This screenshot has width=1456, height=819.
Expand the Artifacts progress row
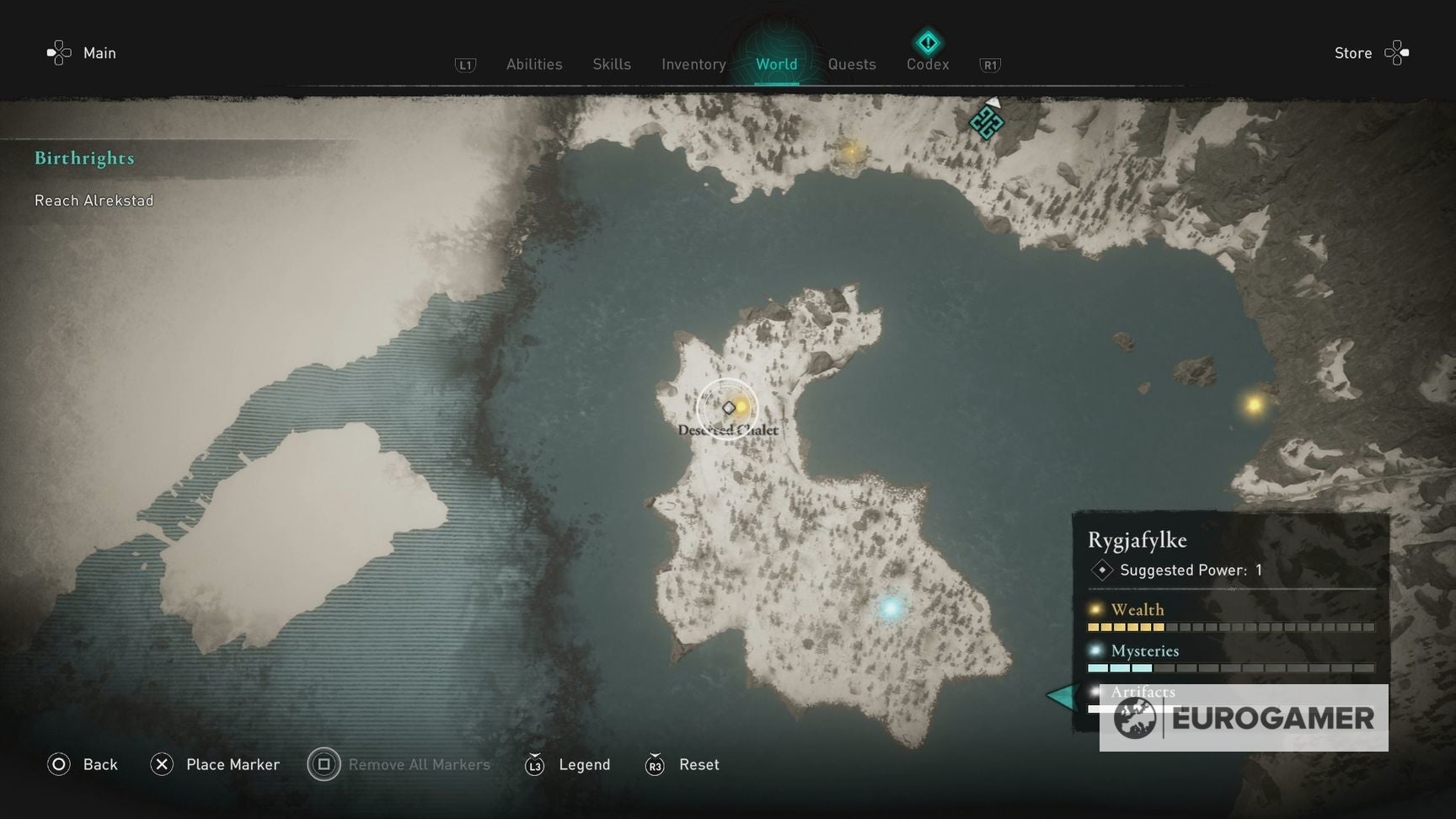[x=1143, y=692]
